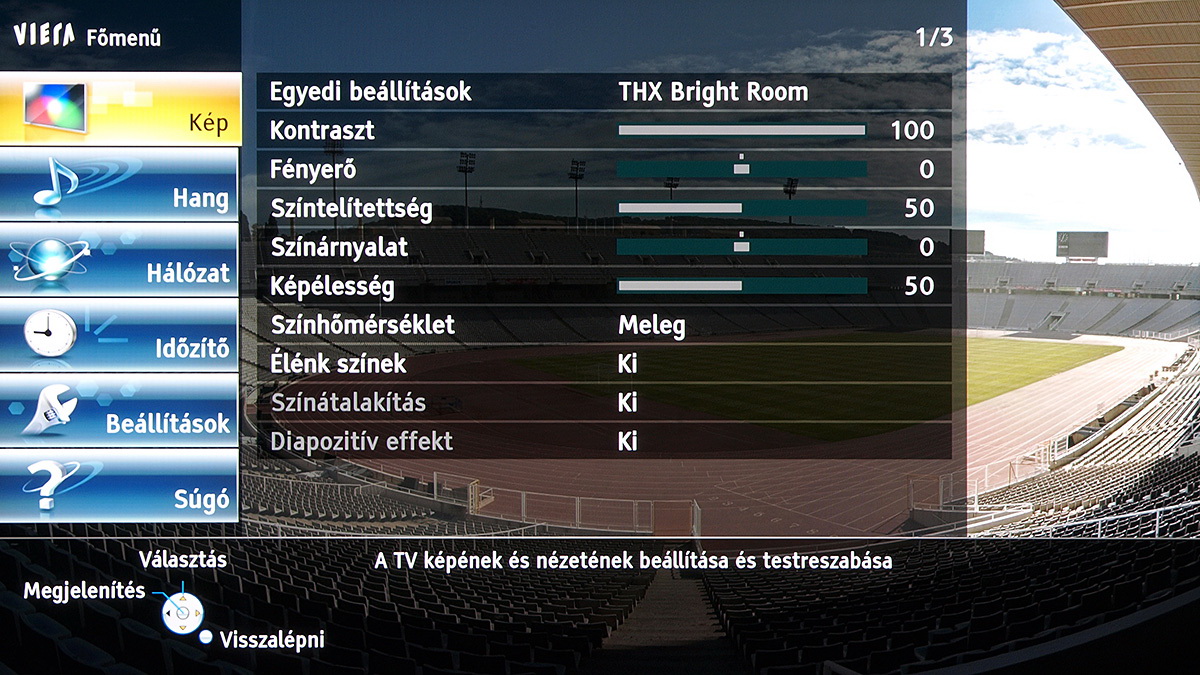Set the Színtelítettség saturation slider
The image size is (1200, 675).
coord(741,208)
